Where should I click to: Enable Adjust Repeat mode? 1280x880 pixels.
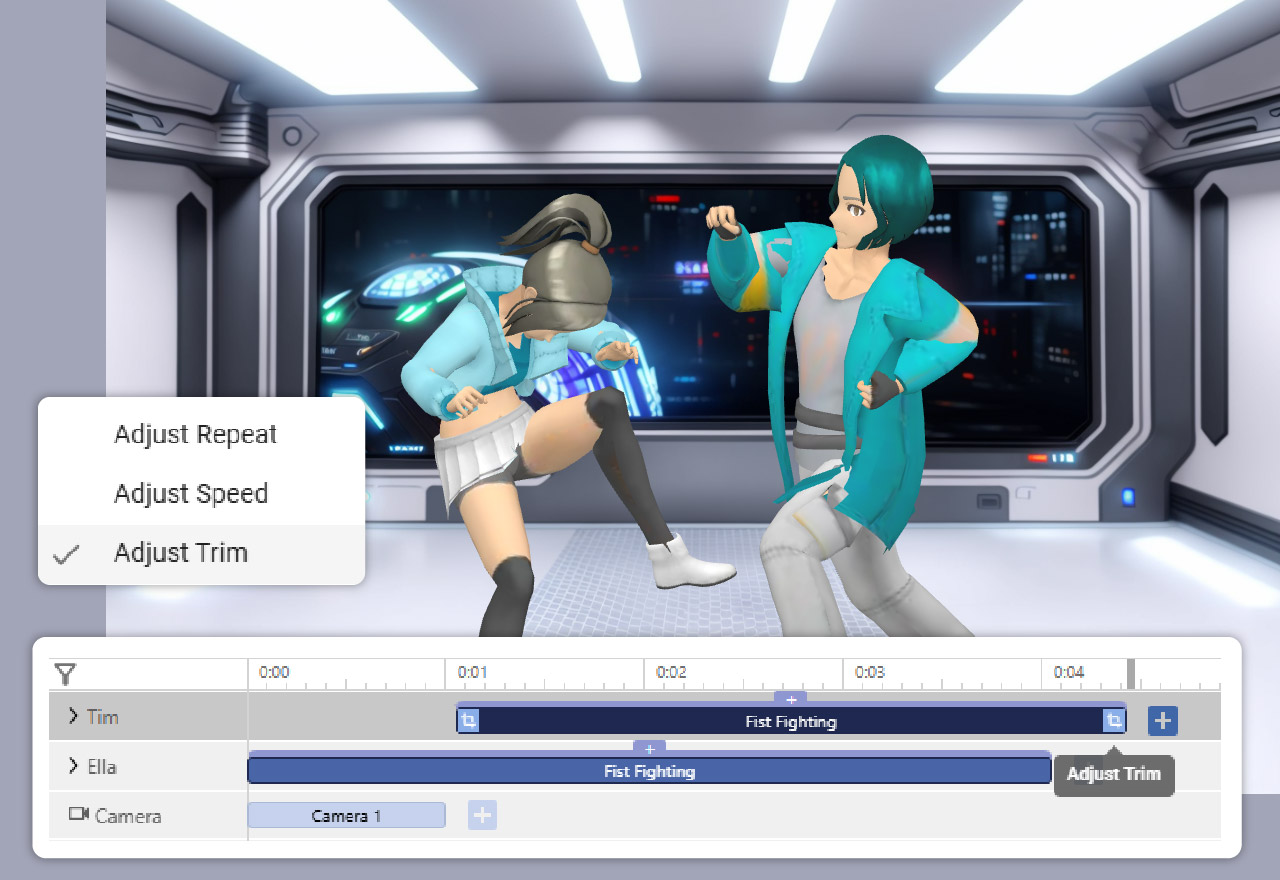coord(195,434)
